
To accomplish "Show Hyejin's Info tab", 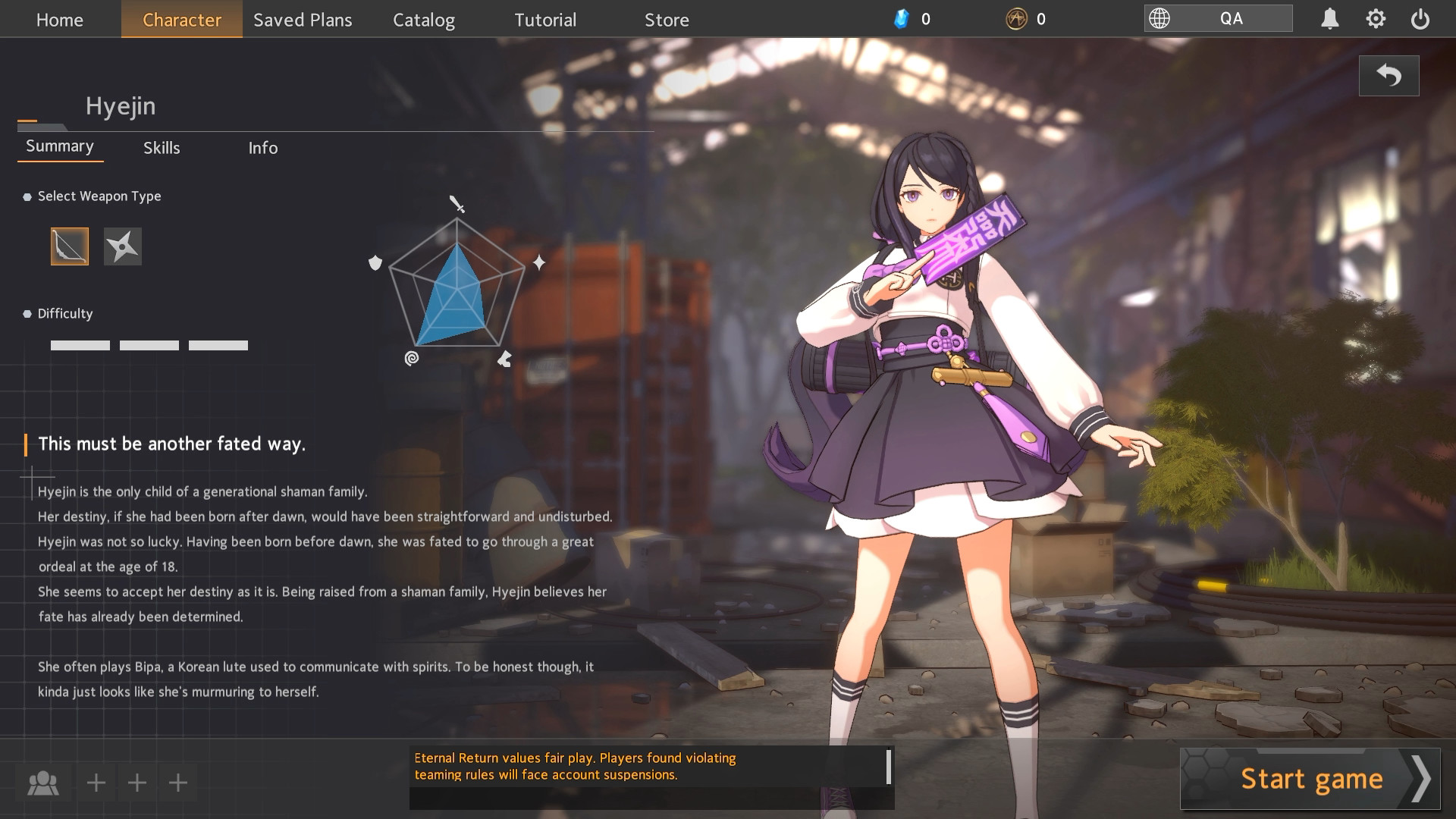I will (263, 148).
